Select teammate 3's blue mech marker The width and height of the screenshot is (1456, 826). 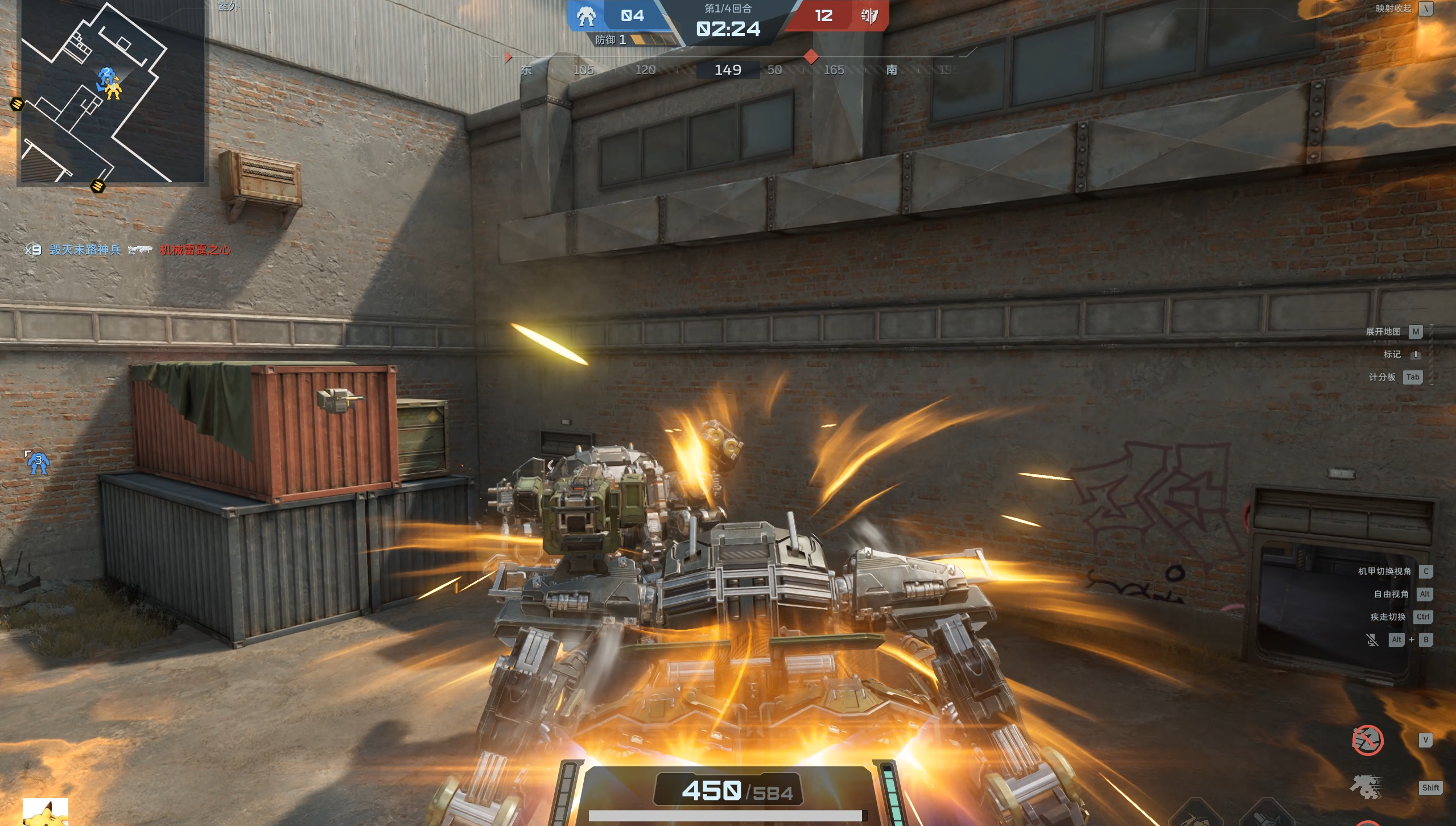pos(38,463)
